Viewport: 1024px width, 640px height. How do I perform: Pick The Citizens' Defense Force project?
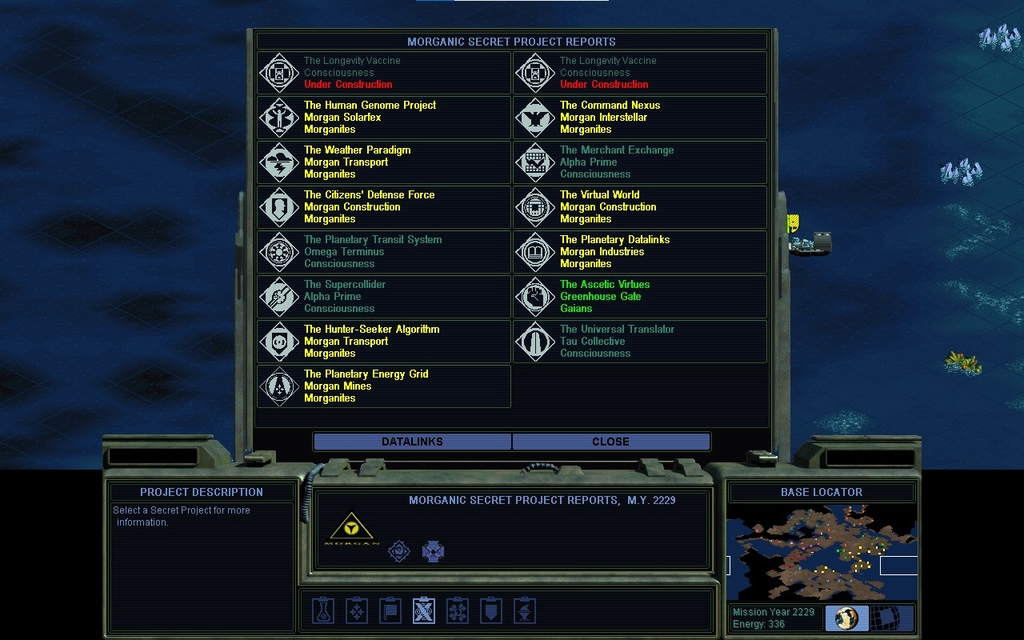pos(384,207)
